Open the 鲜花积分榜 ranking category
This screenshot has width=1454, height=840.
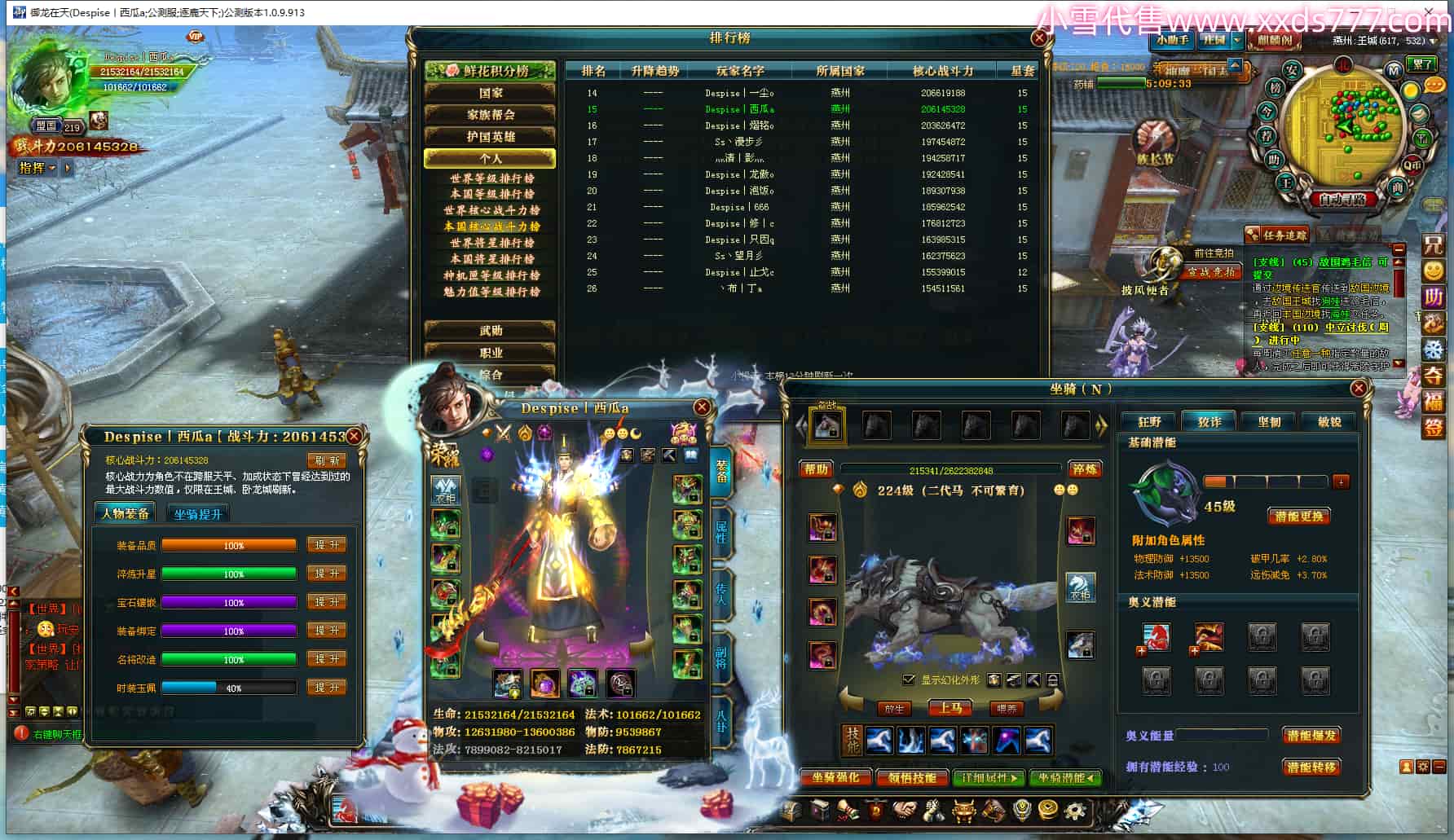(x=490, y=71)
